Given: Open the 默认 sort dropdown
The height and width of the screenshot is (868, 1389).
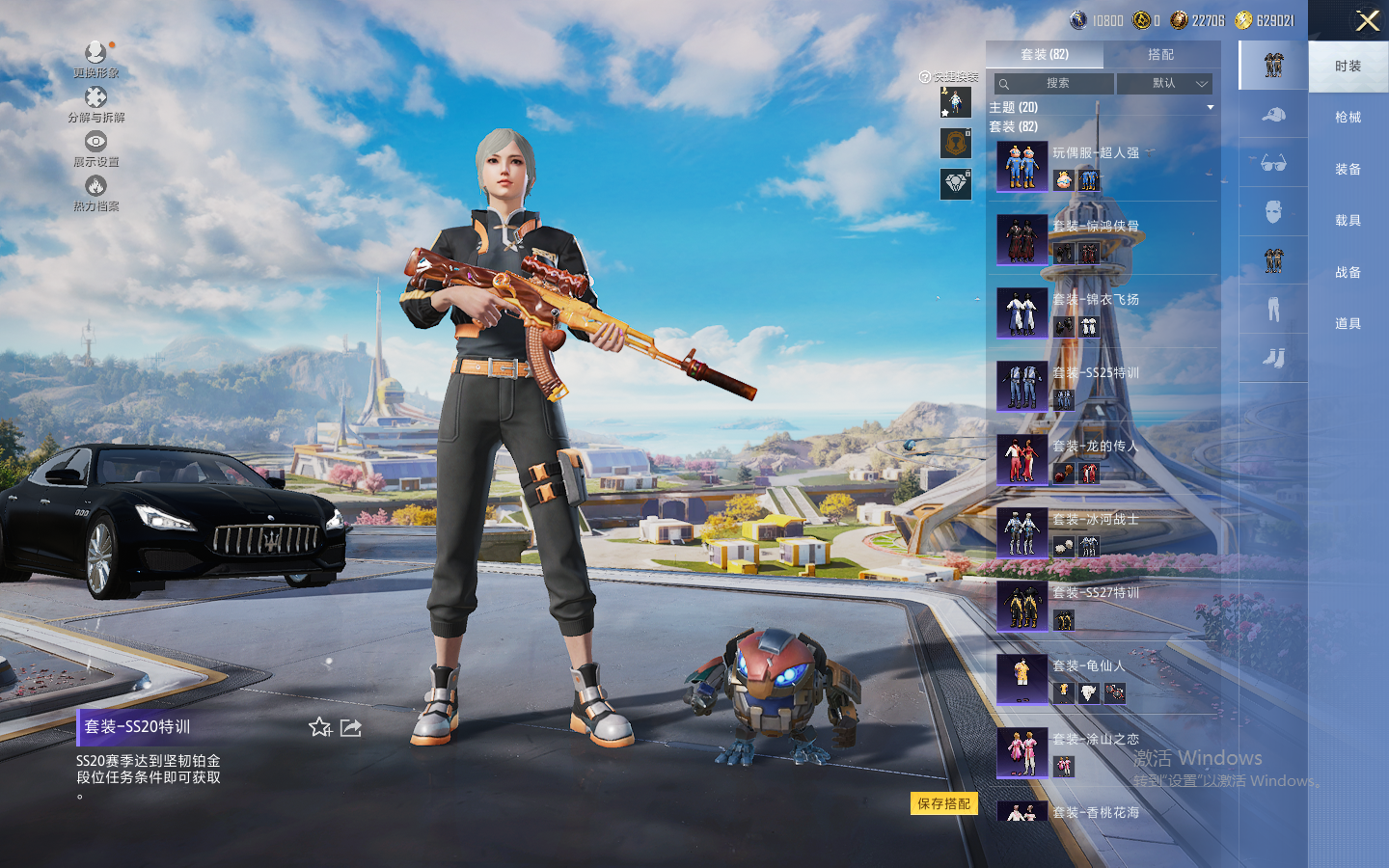Looking at the screenshot, I should [1164, 84].
